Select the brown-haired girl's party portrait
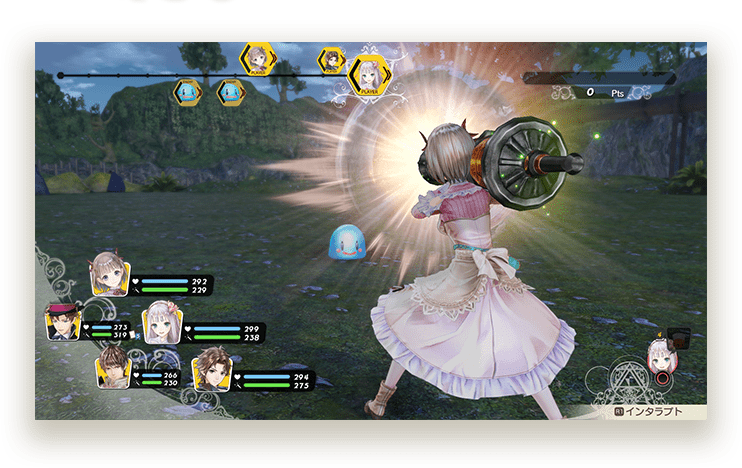Viewport: 742px width, 468px height. click(109, 275)
